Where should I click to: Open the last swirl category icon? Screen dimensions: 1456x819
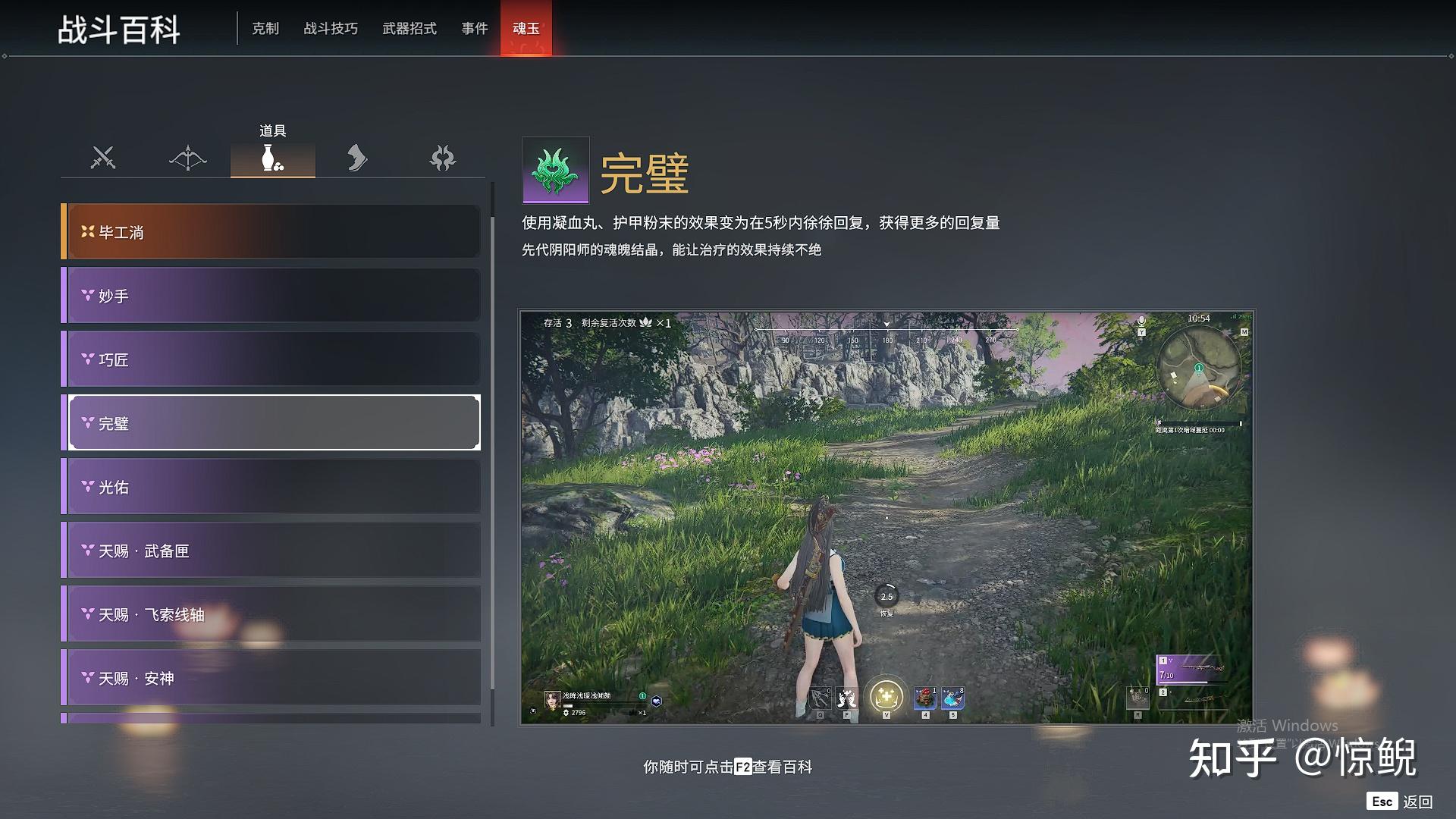(442, 158)
